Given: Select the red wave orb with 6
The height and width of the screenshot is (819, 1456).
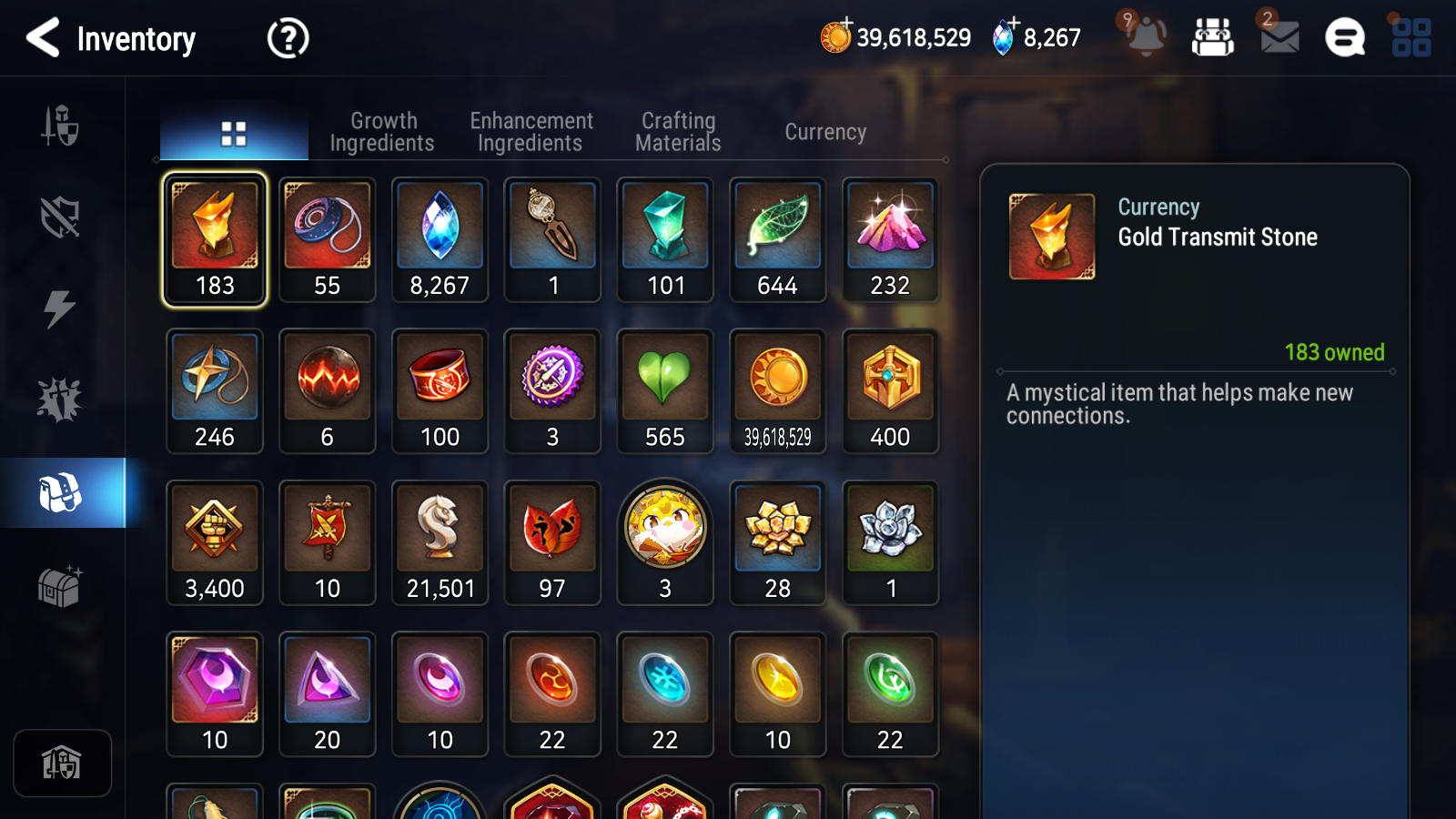Looking at the screenshot, I should tap(328, 391).
